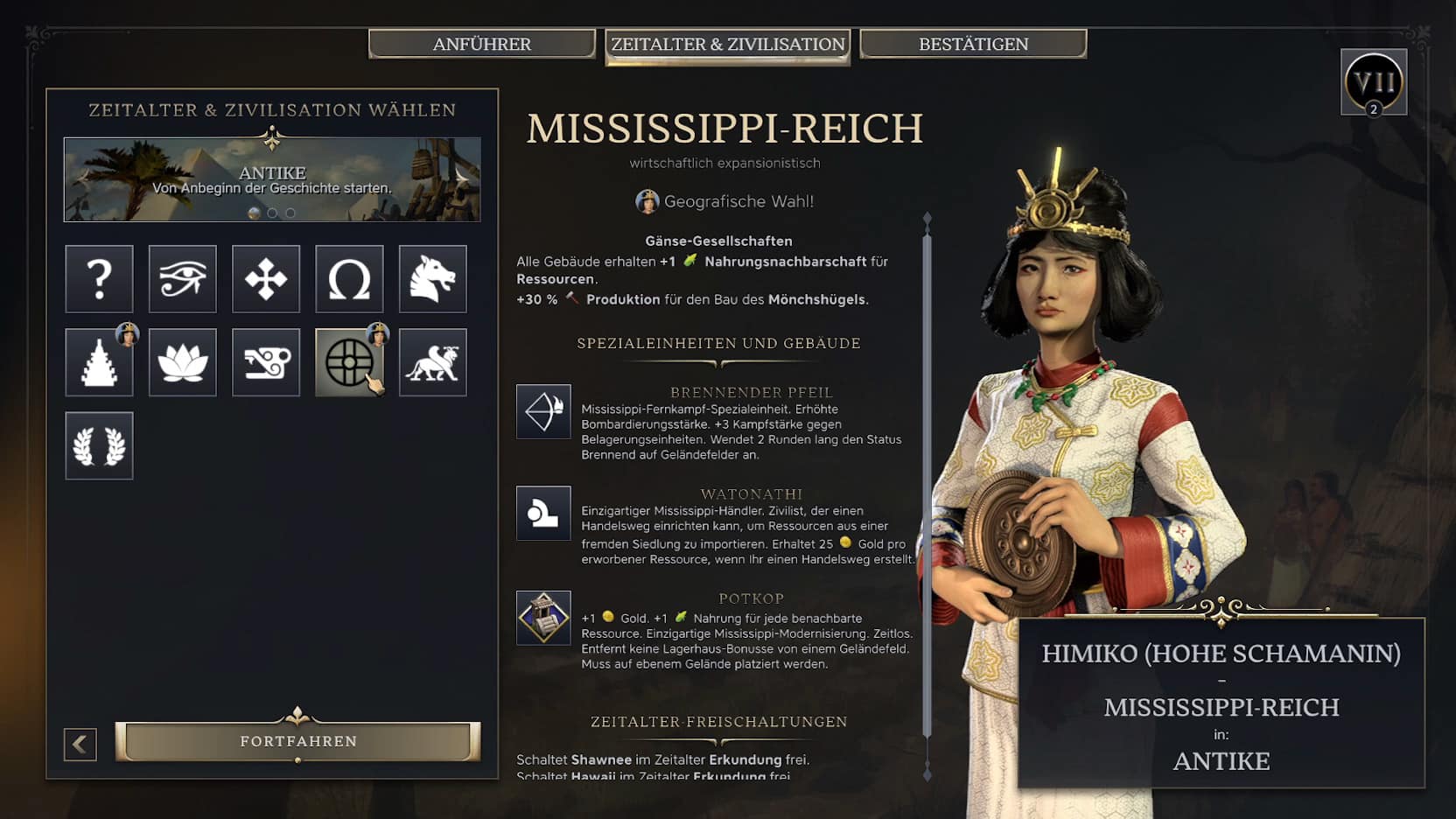Go to the Bestätigen tab
Image resolution: width=1456 pixels, height=819 pixels.
[973, 44]
